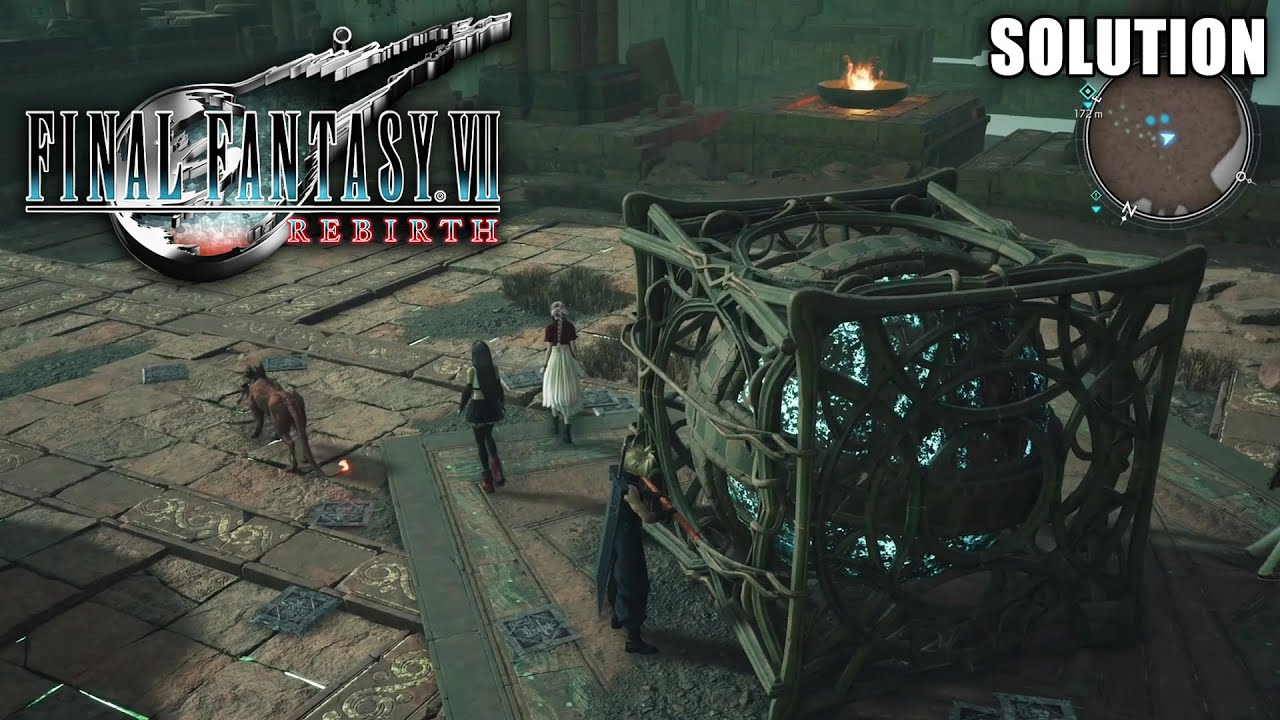
Task: Click the quest marker diamond icon above the minimap
Action: click(1087, 91)
